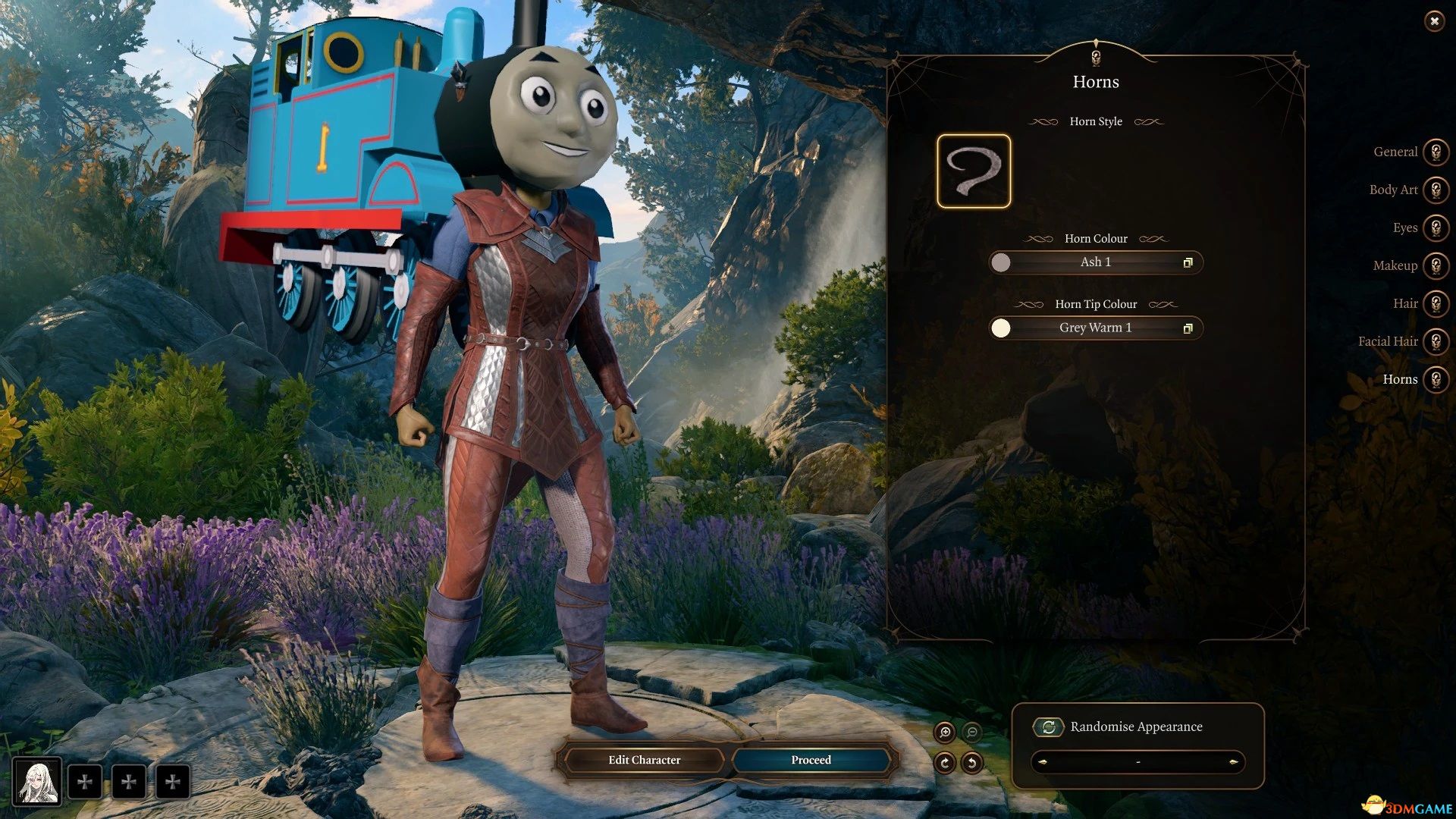The image size is (1456, 819).
Task: Switch to the Body Art tab
Action: 1435,190
